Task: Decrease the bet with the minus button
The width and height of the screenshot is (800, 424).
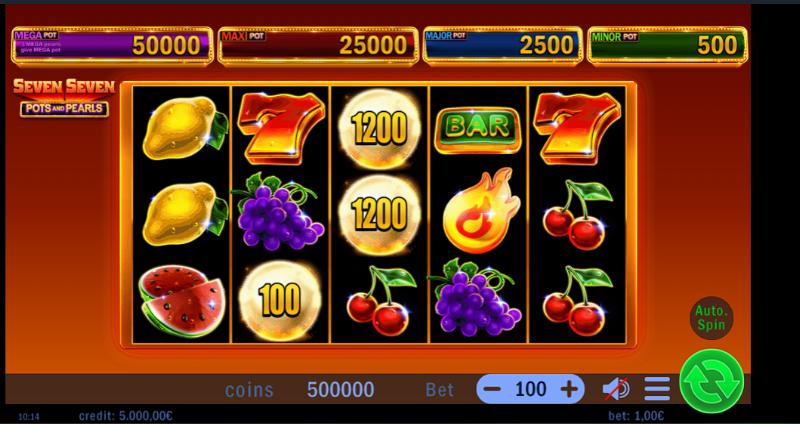Action: click(x=491, y=389)
